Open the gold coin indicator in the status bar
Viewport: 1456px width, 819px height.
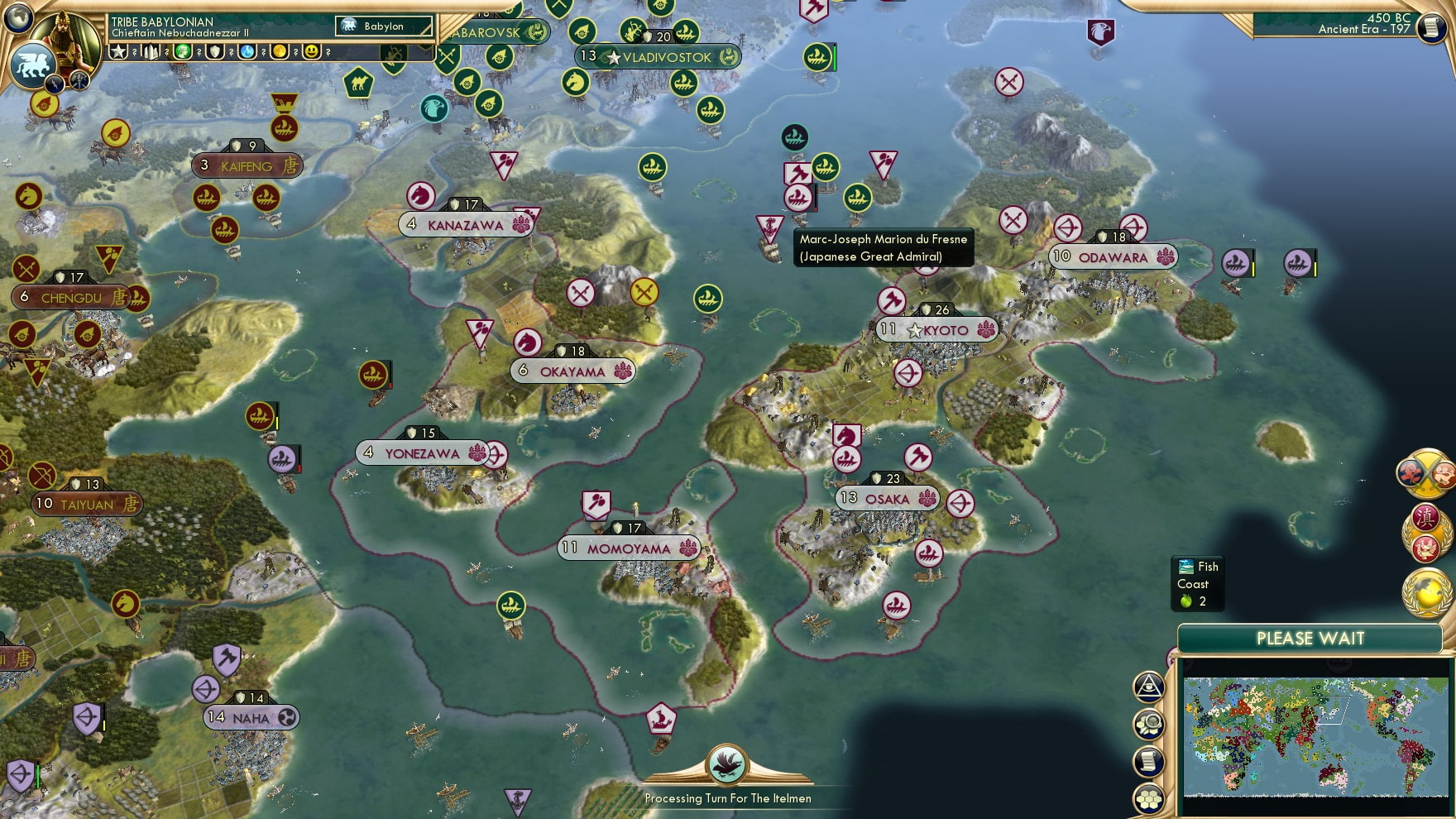point(278,52)
